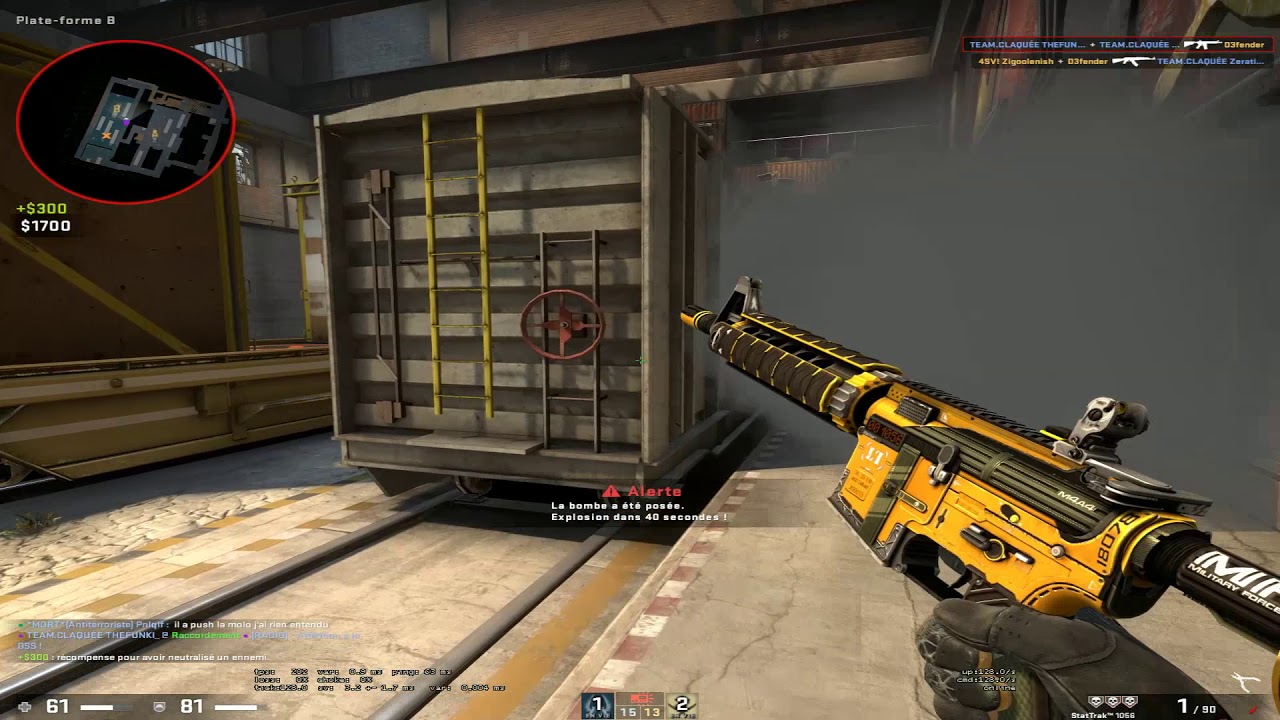Screen dimensions: 1280x720
Task: Click the bomb planted alert notice
Action: coord(640,504)
